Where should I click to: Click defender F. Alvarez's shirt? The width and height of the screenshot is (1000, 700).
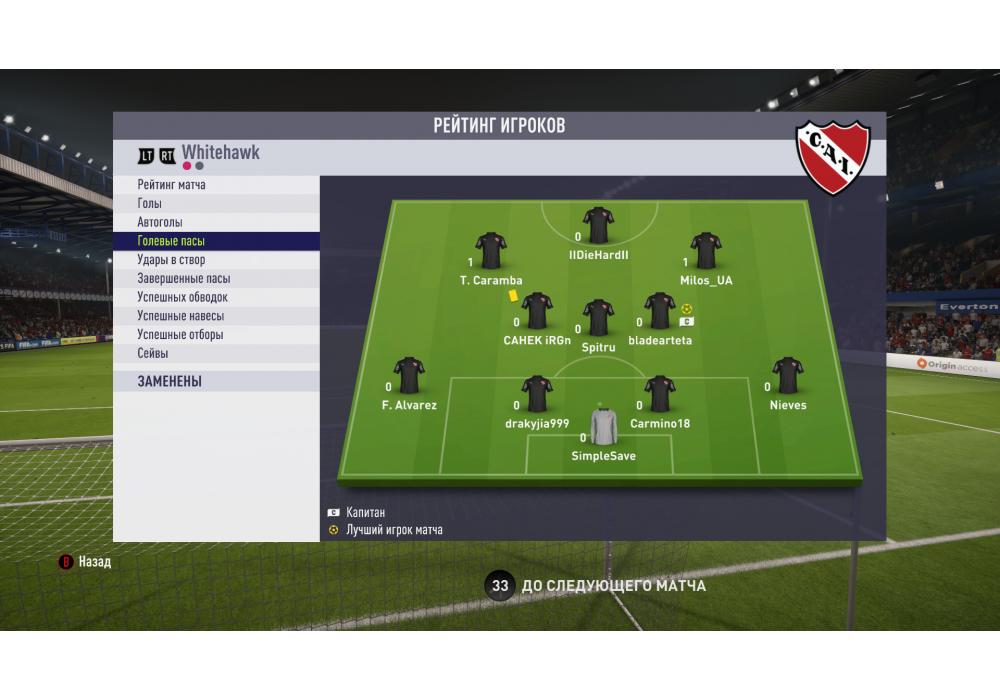pos(409,376)
